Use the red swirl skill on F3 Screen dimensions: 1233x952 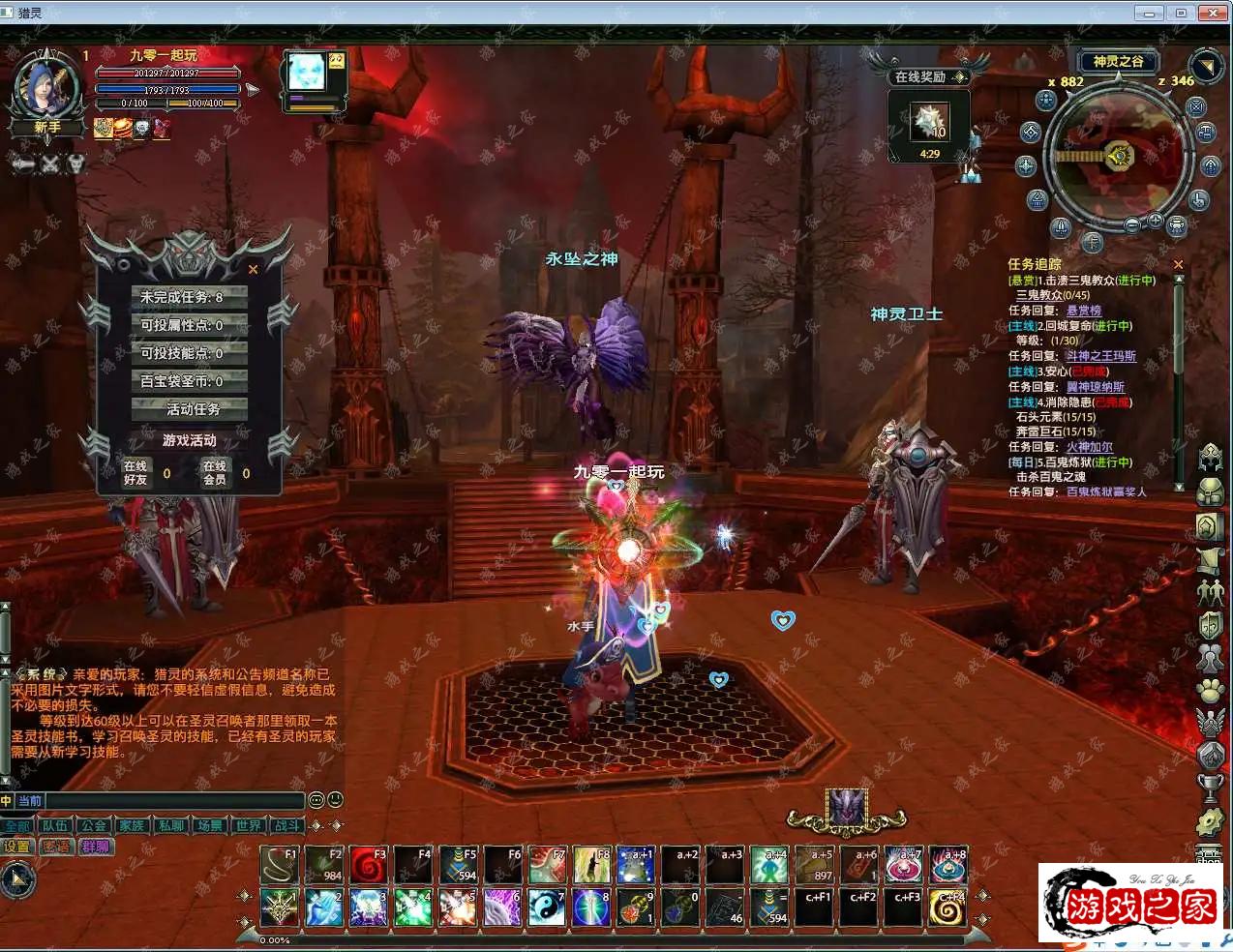[368, 866]
